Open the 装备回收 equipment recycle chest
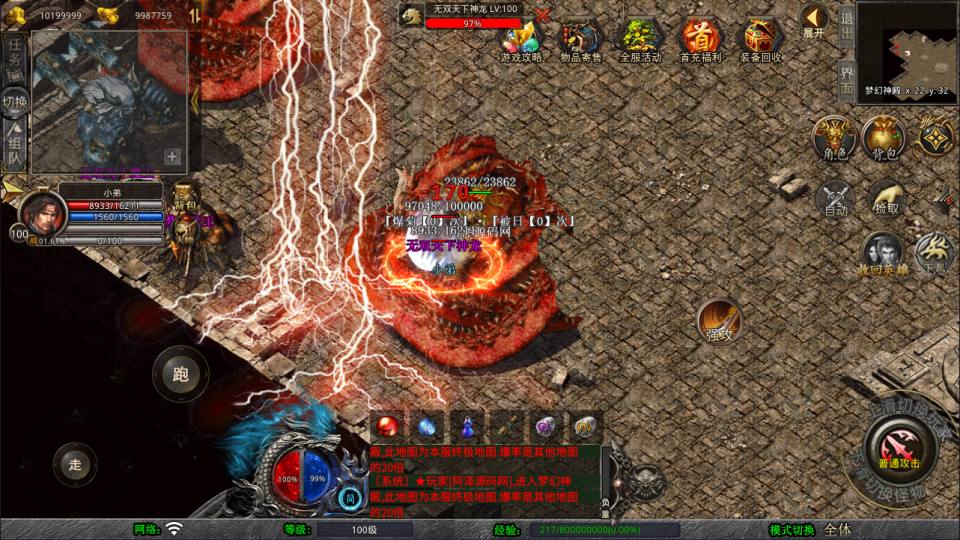The image size is (960, 540). click(x=761, y=38)
